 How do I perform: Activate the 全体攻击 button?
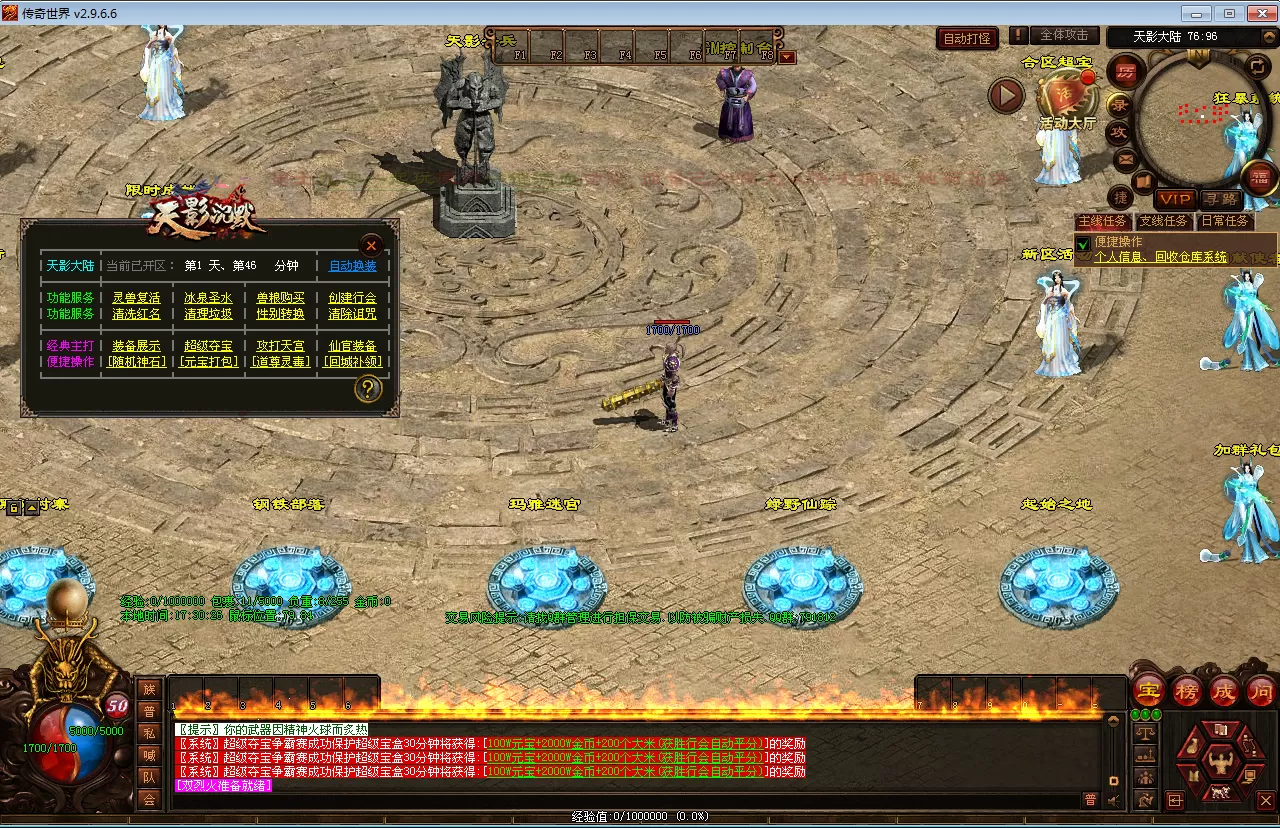[x=1064, y=35]
